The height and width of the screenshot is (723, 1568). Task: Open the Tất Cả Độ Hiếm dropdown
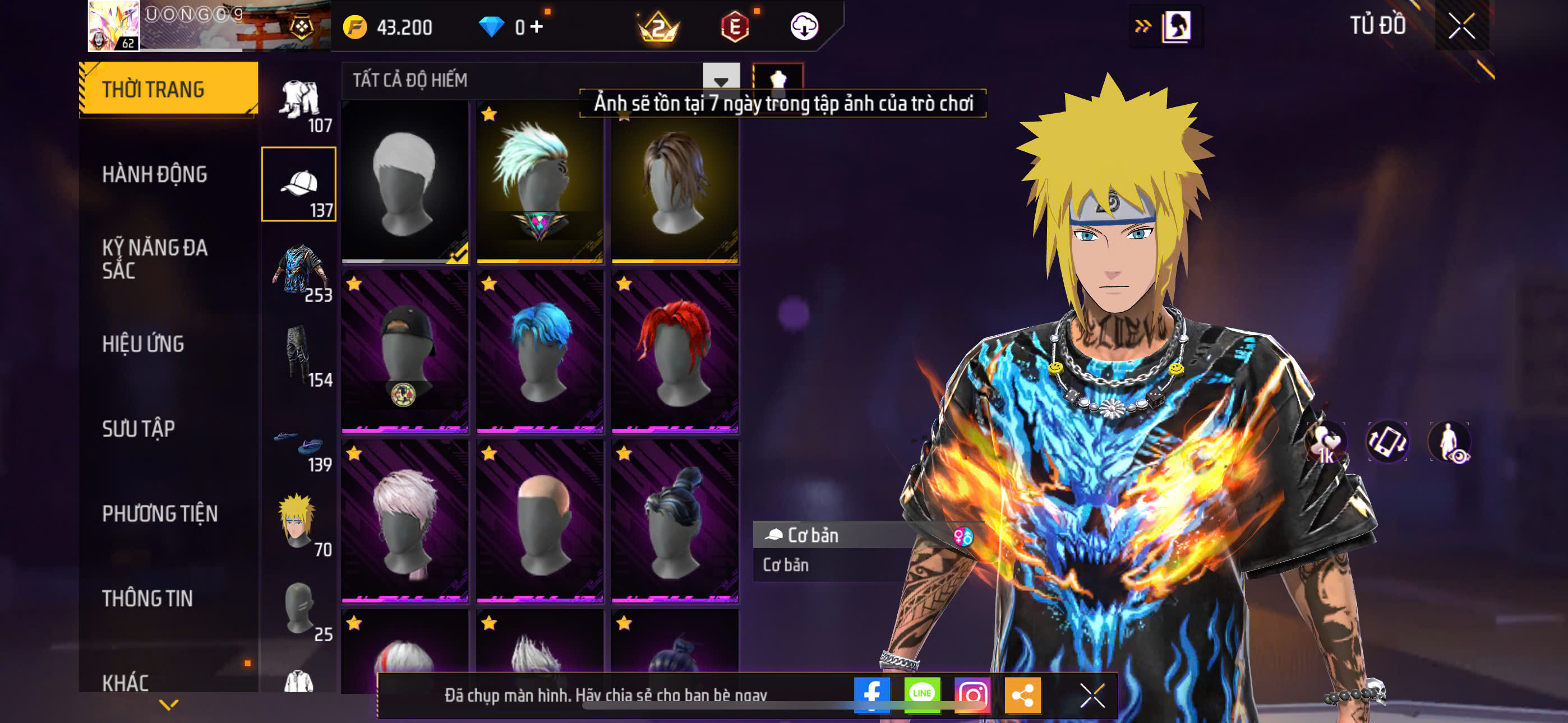(721, 80)
